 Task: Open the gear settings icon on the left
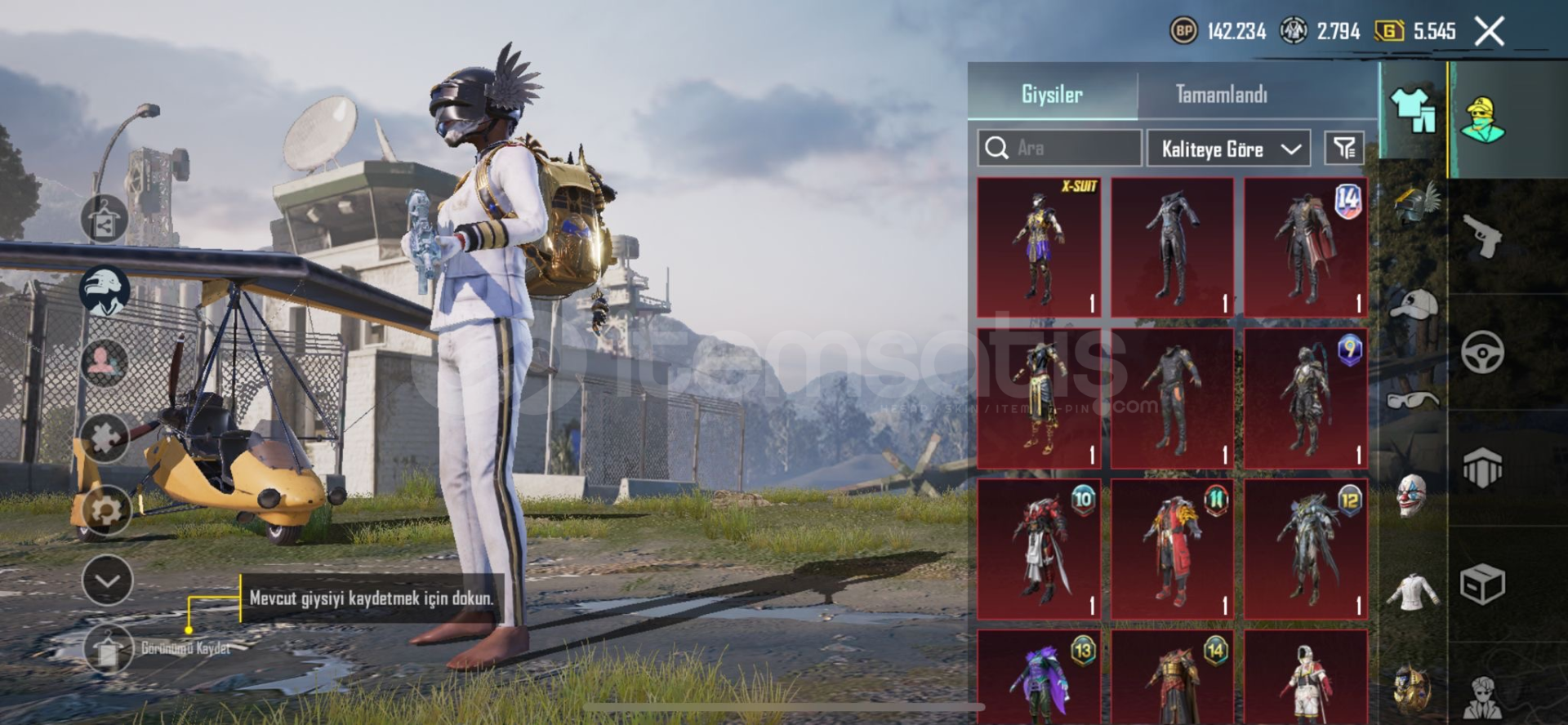pyautogui.click(x=105, y=510)
